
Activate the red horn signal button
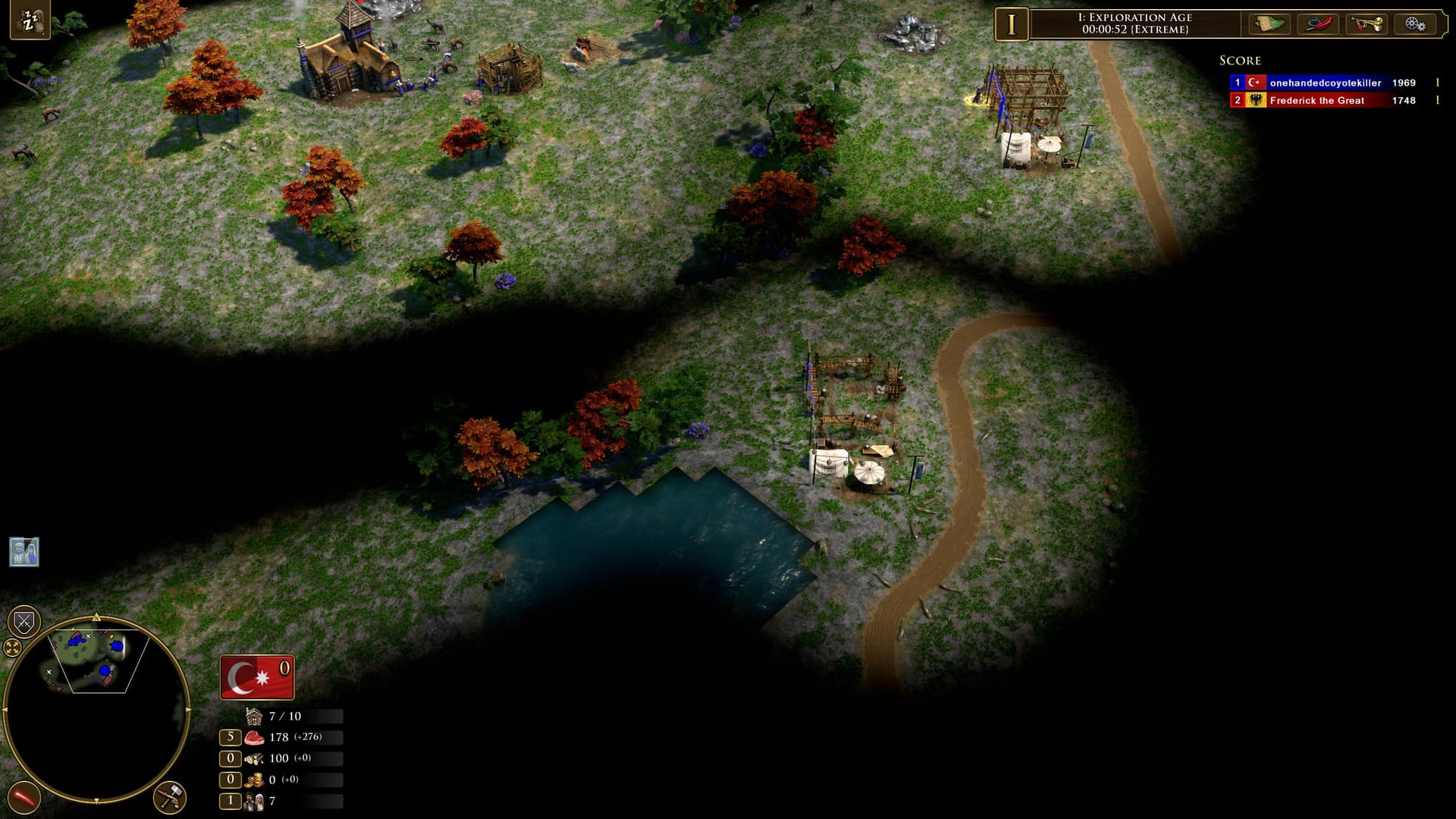tap(24, 798)
